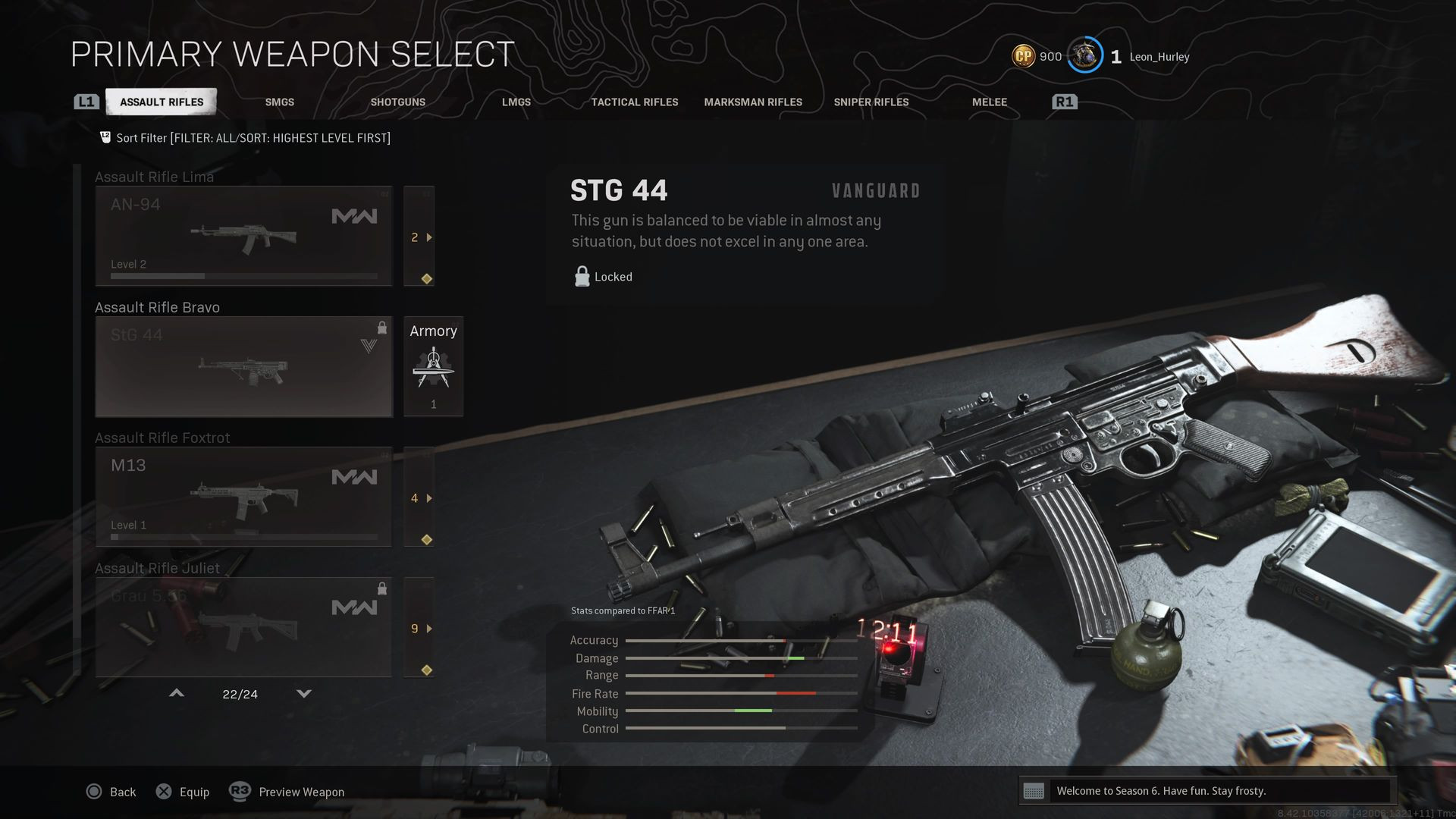Select the AN-94 weapon card
This screenshot has height=819, width=1456.
pyautogui.click(x=243, y=236)
